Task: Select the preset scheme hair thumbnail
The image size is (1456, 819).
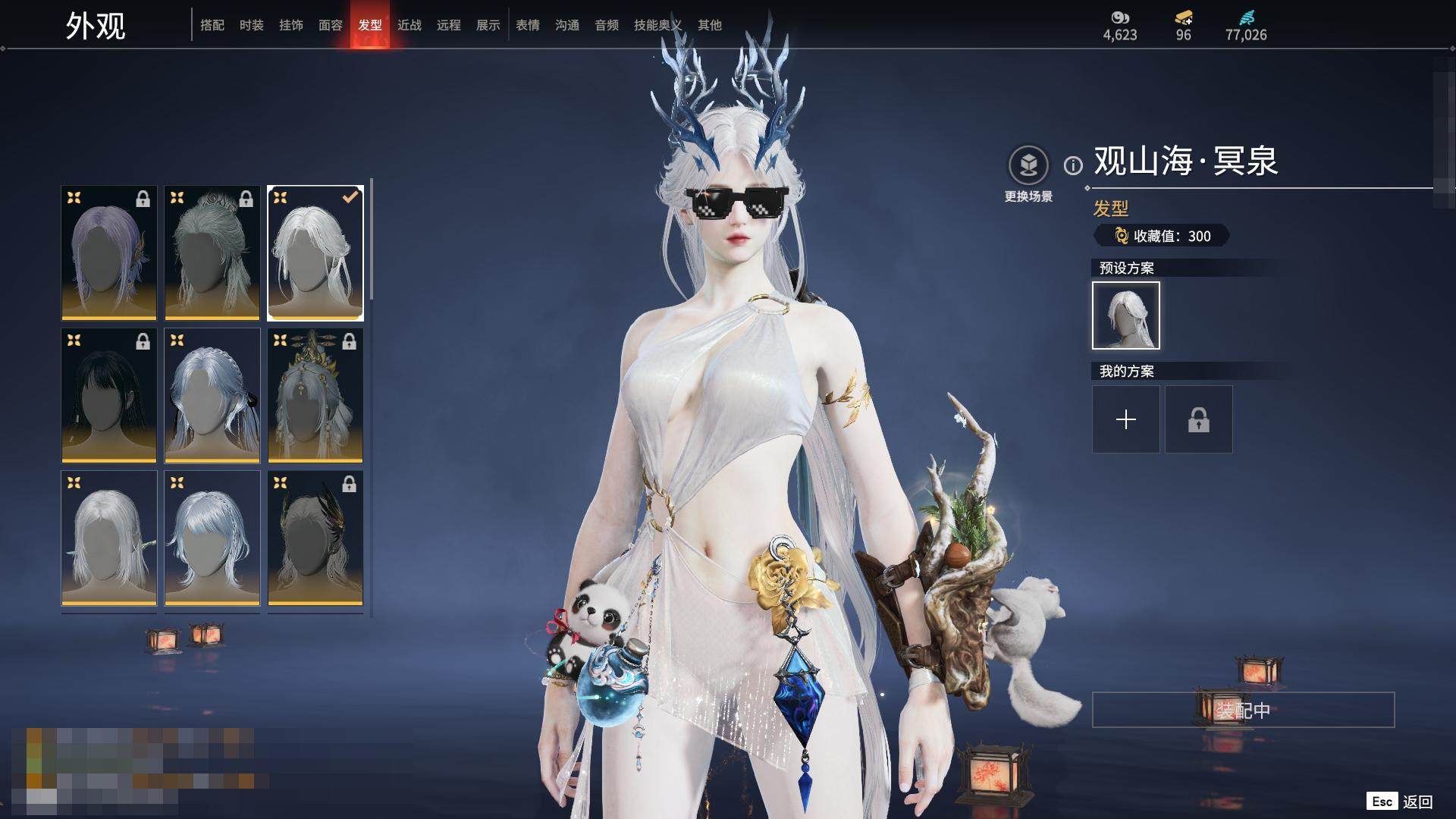Action: pyautogui.click(x=1125, y=315)
